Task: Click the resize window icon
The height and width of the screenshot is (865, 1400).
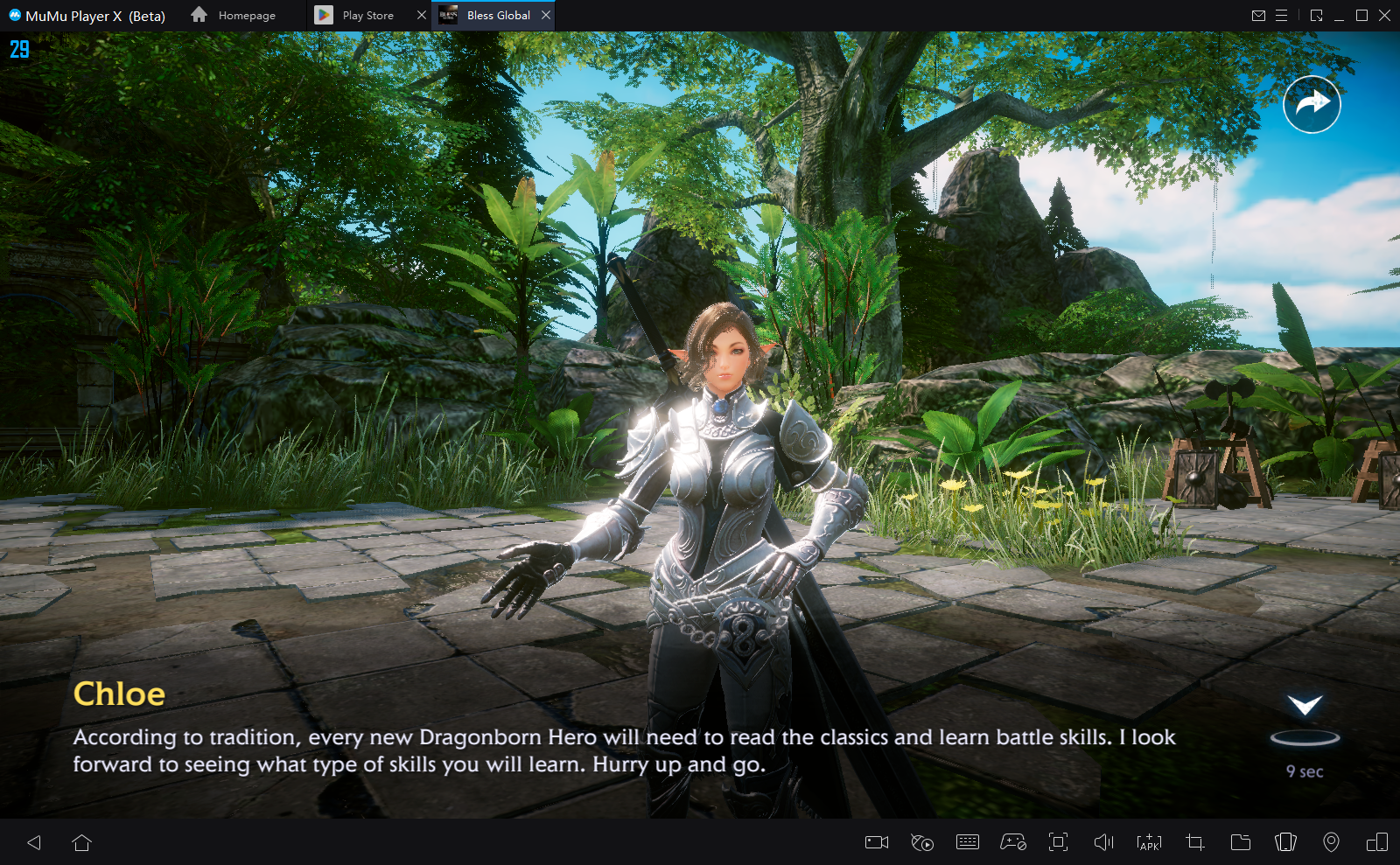Action: click(1316, 15)
